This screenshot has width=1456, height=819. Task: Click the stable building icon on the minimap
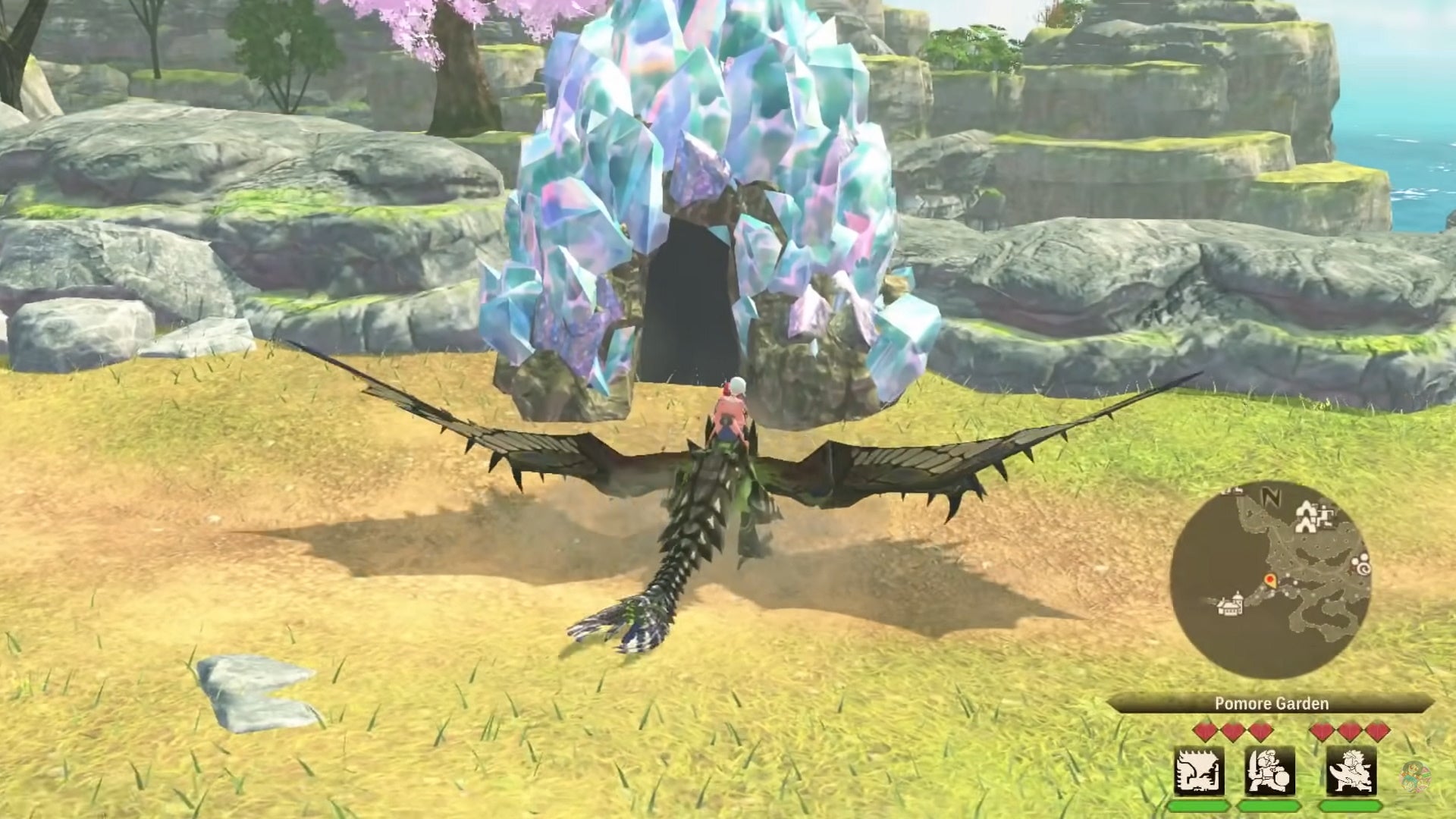[1229, 606]
